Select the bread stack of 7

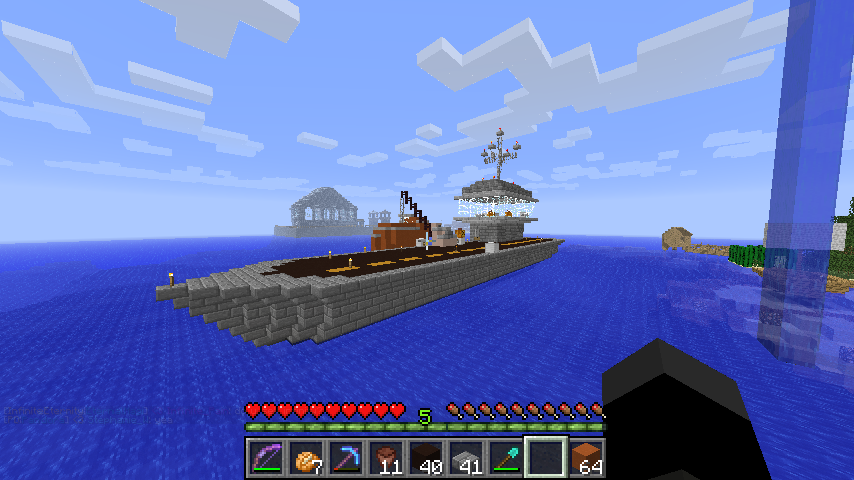306,458
